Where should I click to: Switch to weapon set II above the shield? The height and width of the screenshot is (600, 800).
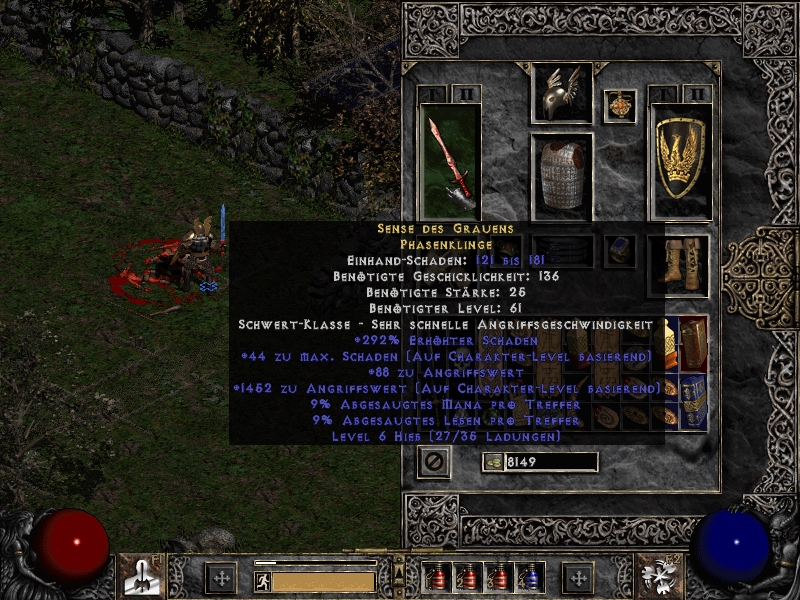point(697,94)
